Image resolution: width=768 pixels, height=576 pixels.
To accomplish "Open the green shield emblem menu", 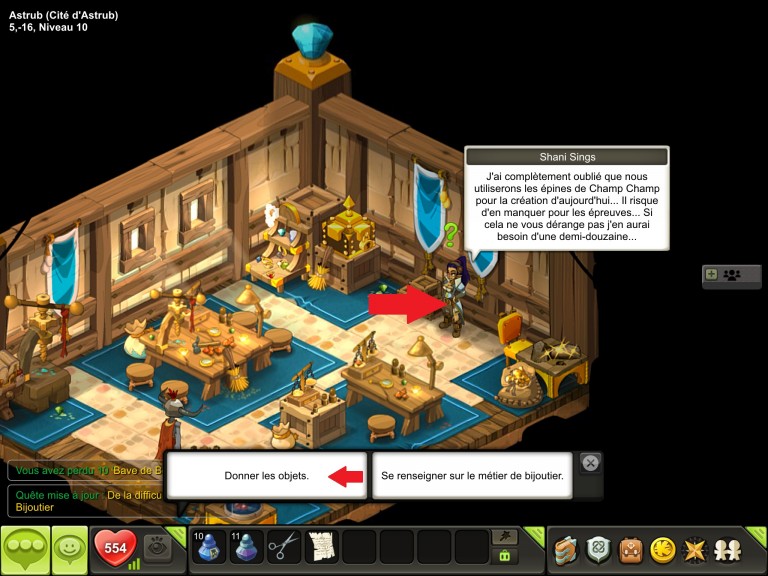I will tap(598, 550).
